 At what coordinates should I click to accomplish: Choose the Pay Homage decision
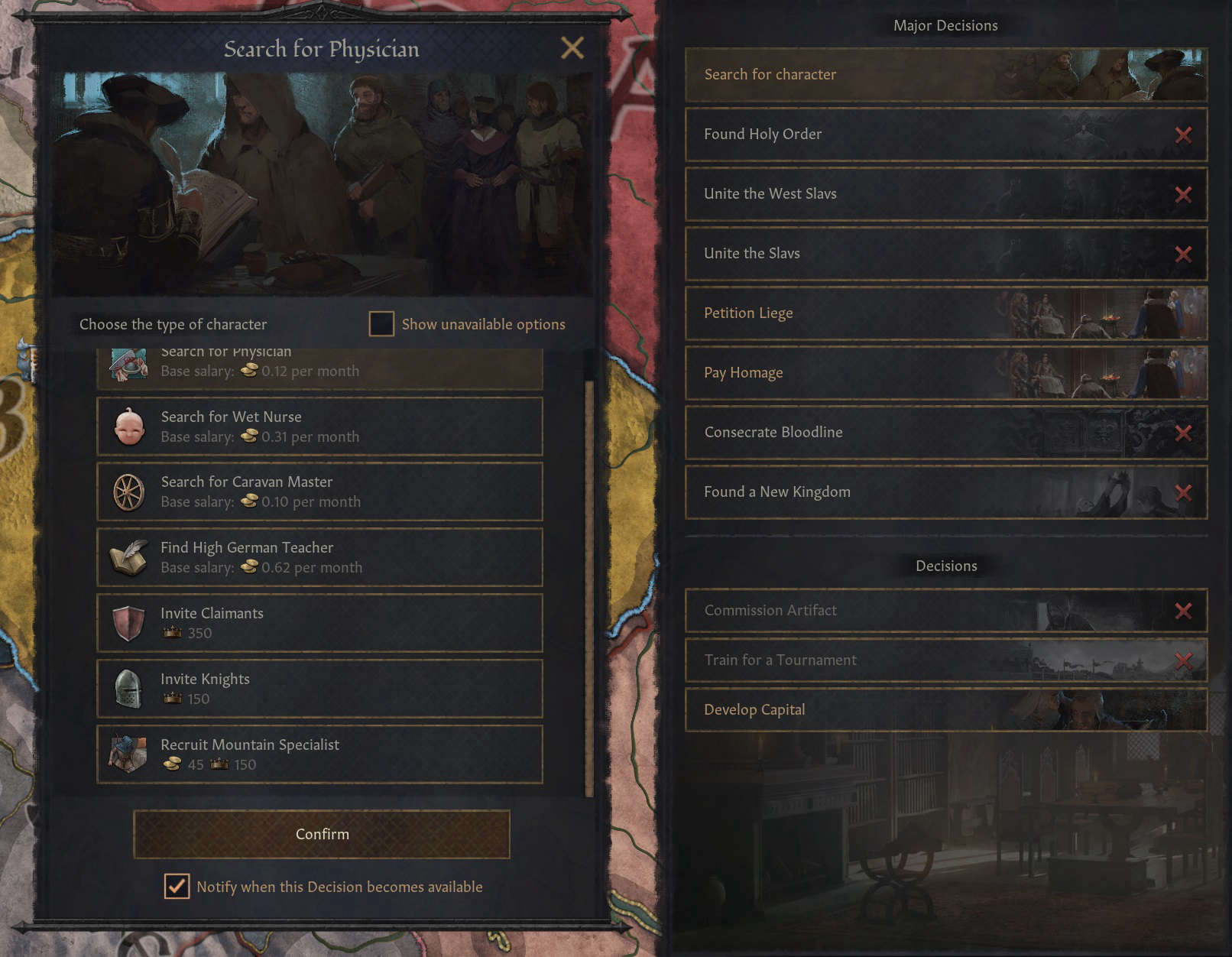[945, 373]
